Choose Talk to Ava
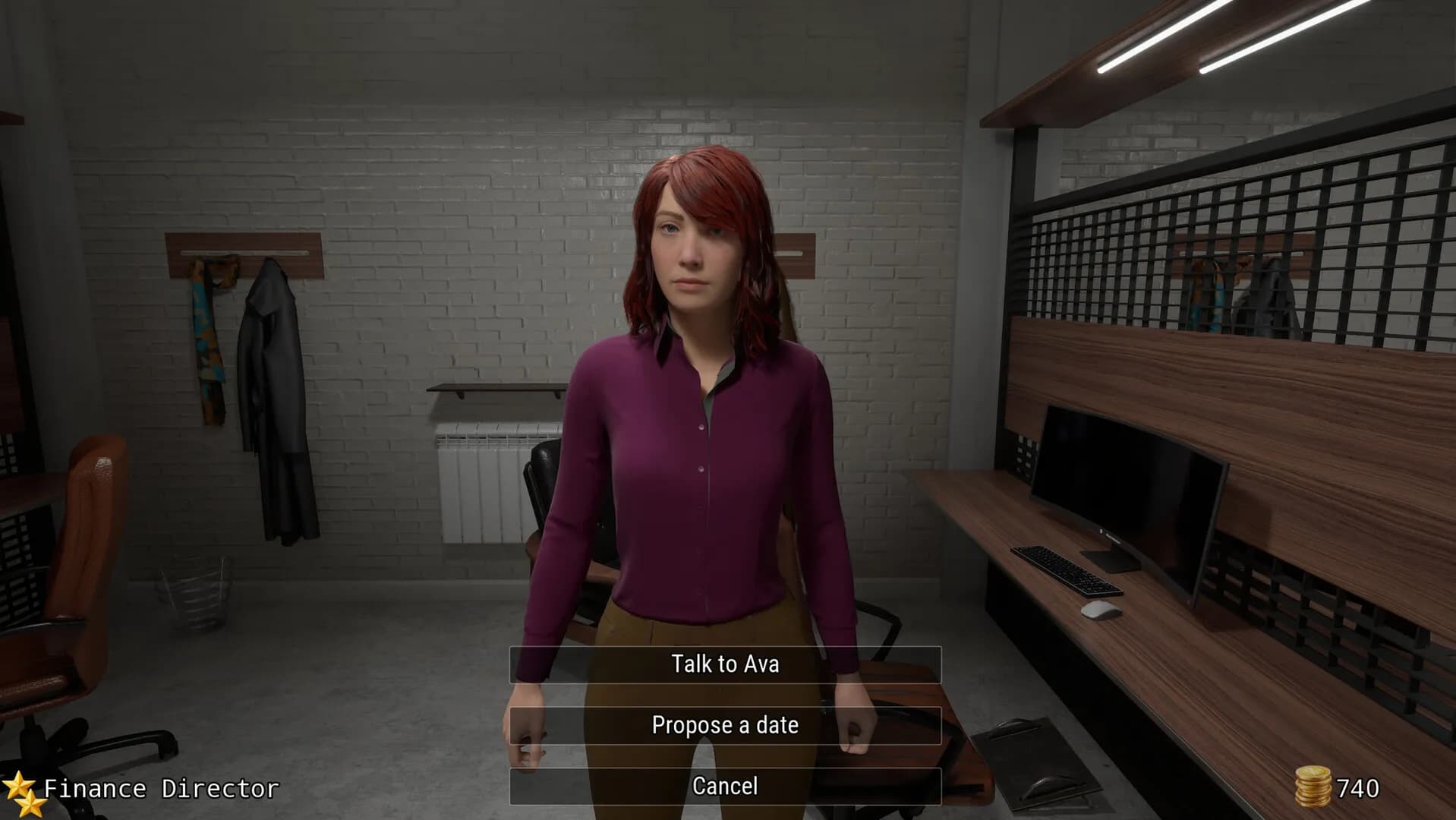 pos(725,663)
